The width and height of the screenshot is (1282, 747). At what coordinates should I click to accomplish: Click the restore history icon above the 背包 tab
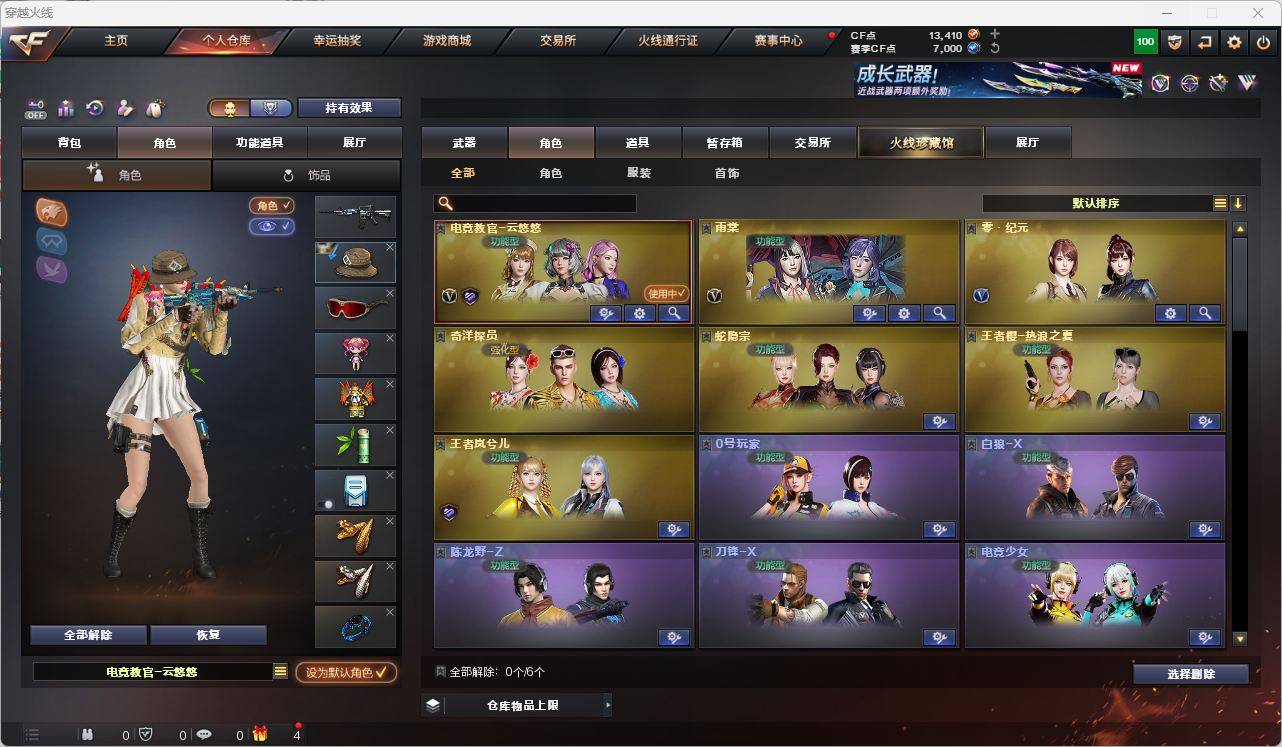tap(94, 108)
